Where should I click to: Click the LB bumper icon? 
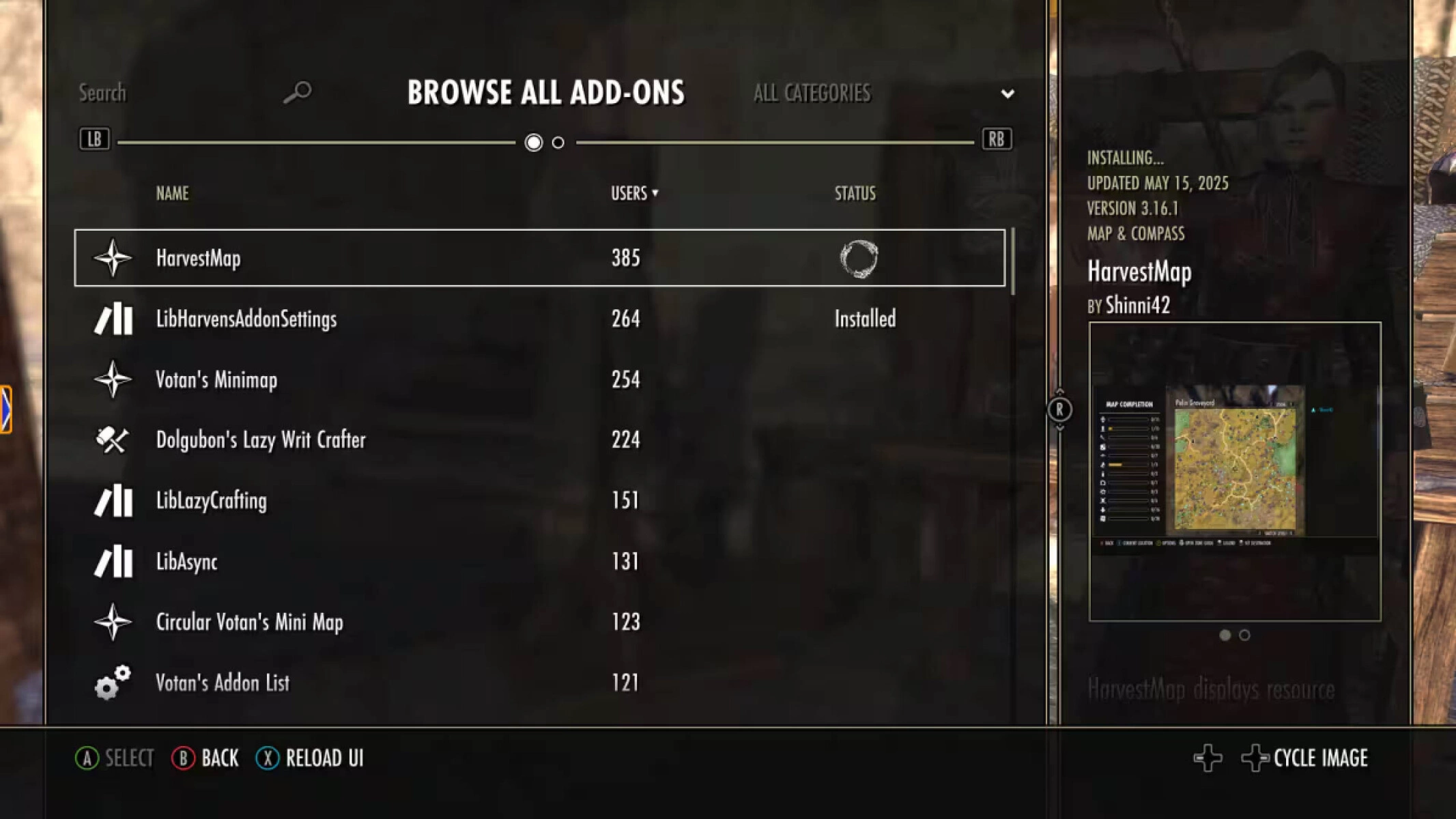pos(96,140)
